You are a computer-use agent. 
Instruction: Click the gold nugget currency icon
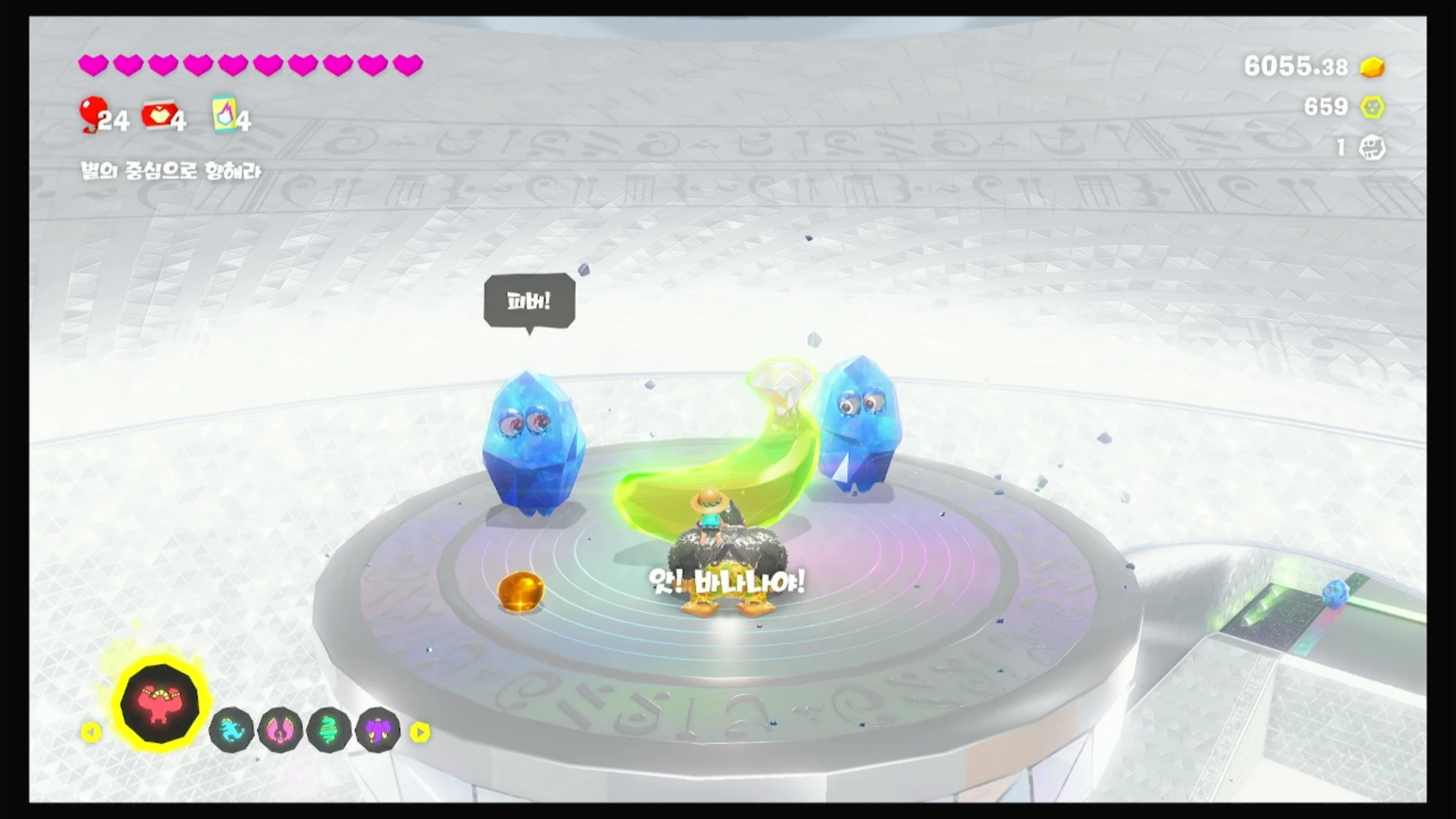coord(1372,67)
